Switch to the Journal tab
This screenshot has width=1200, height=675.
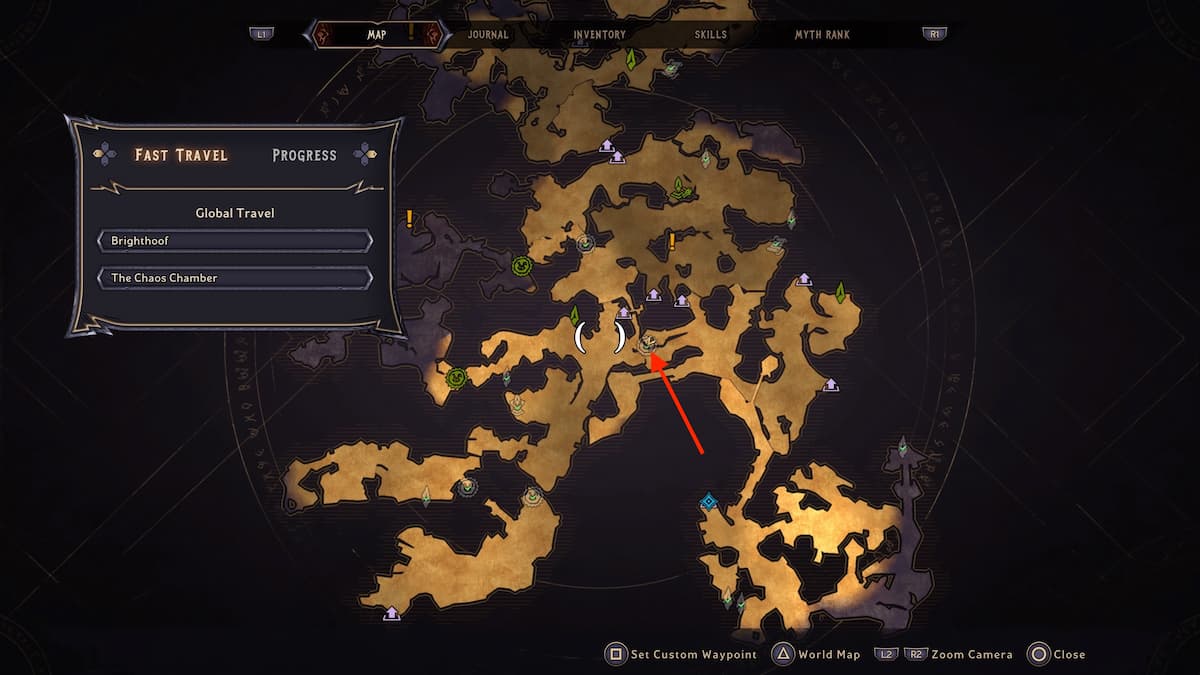click(x=488, y=34)
